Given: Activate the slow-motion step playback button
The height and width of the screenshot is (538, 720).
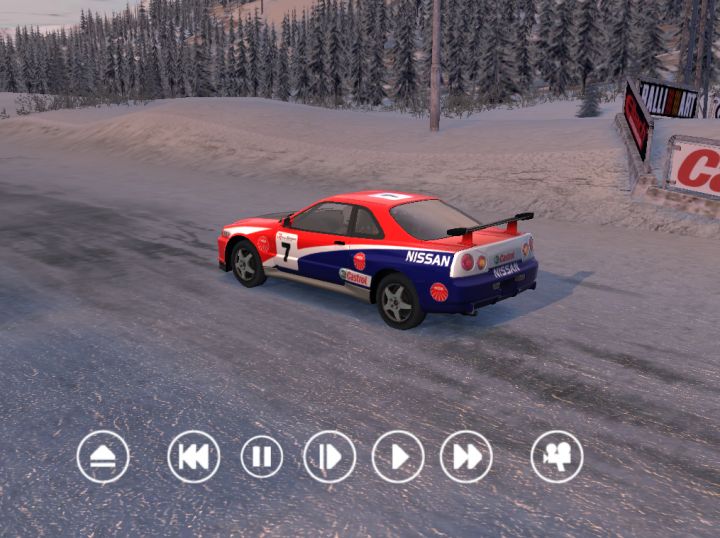Looking at the screenshot, I should pos(330,457).
